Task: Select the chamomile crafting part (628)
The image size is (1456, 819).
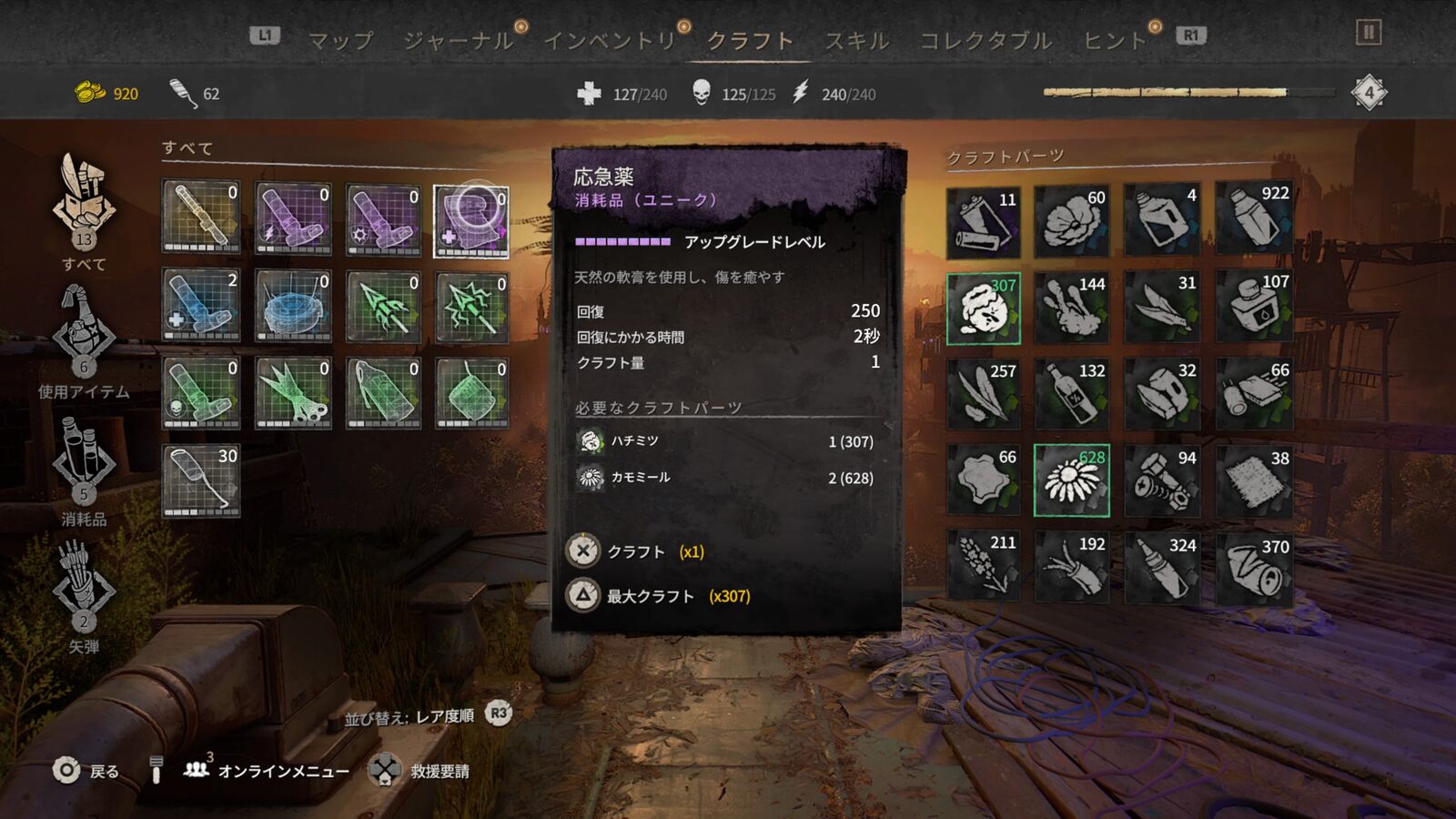Action: [1071, 480]
